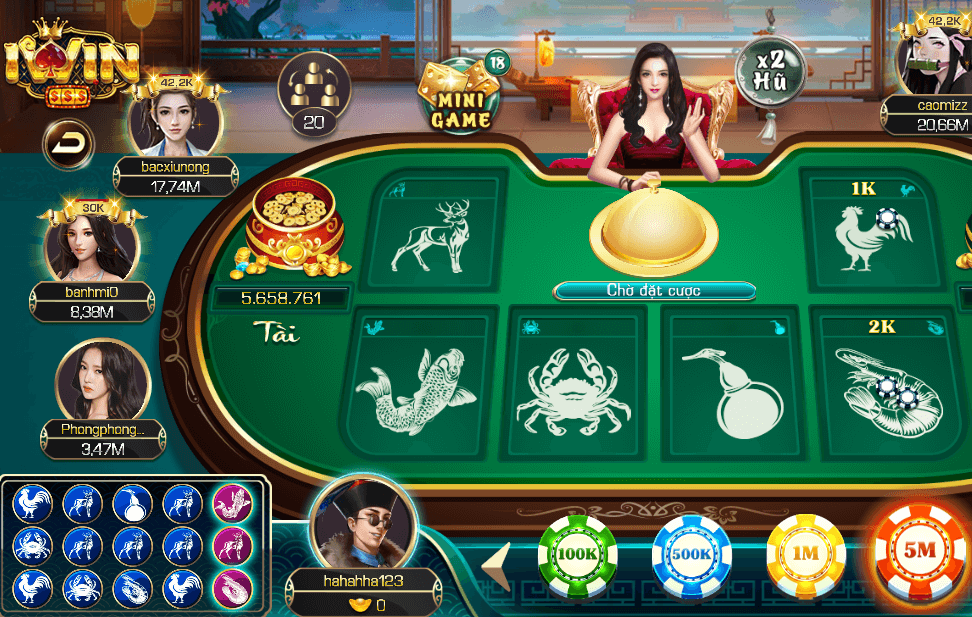
Task: Click the back arrow button
Action: point(66,146)
